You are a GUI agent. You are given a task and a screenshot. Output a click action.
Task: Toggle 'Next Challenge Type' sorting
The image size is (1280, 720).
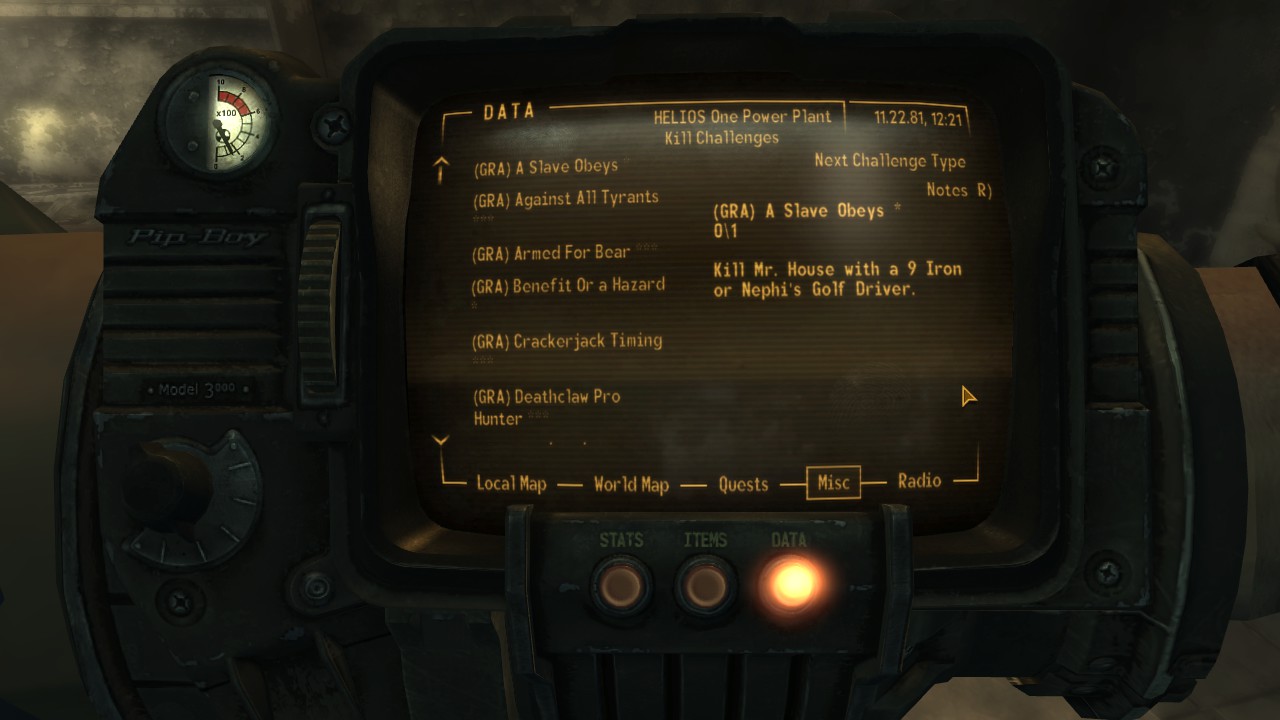(x=889, y=160)
